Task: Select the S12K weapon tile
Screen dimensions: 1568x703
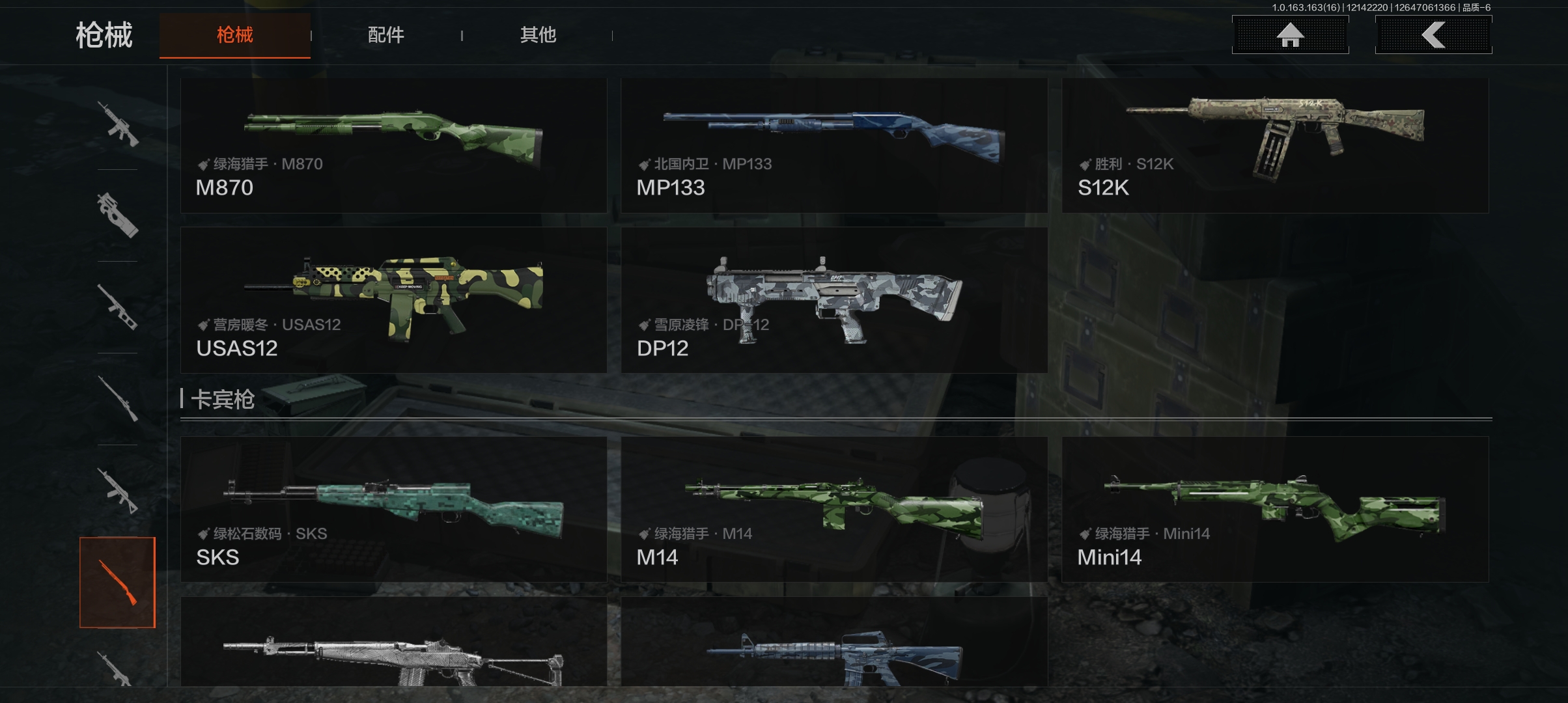Action: pos(1275,146)
